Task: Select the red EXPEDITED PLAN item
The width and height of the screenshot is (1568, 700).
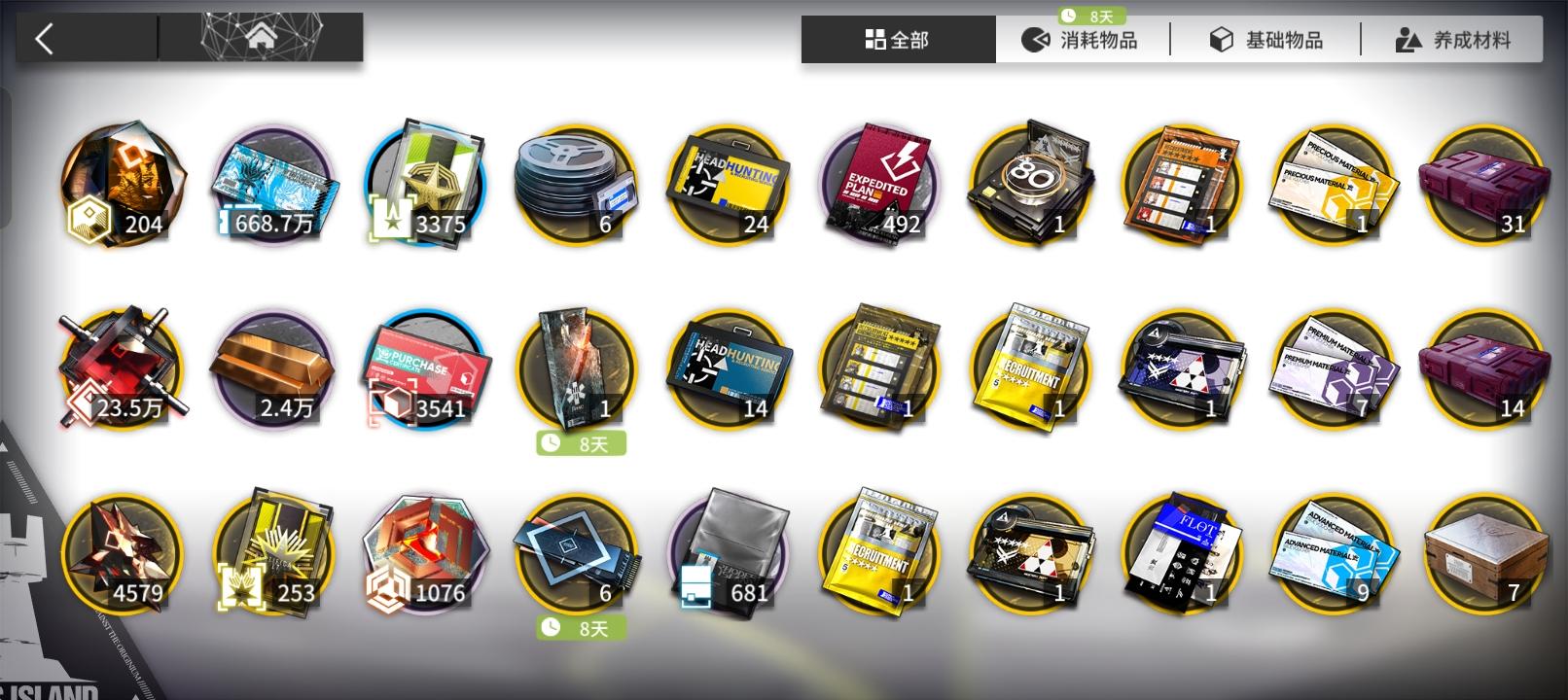Action: 880,185
